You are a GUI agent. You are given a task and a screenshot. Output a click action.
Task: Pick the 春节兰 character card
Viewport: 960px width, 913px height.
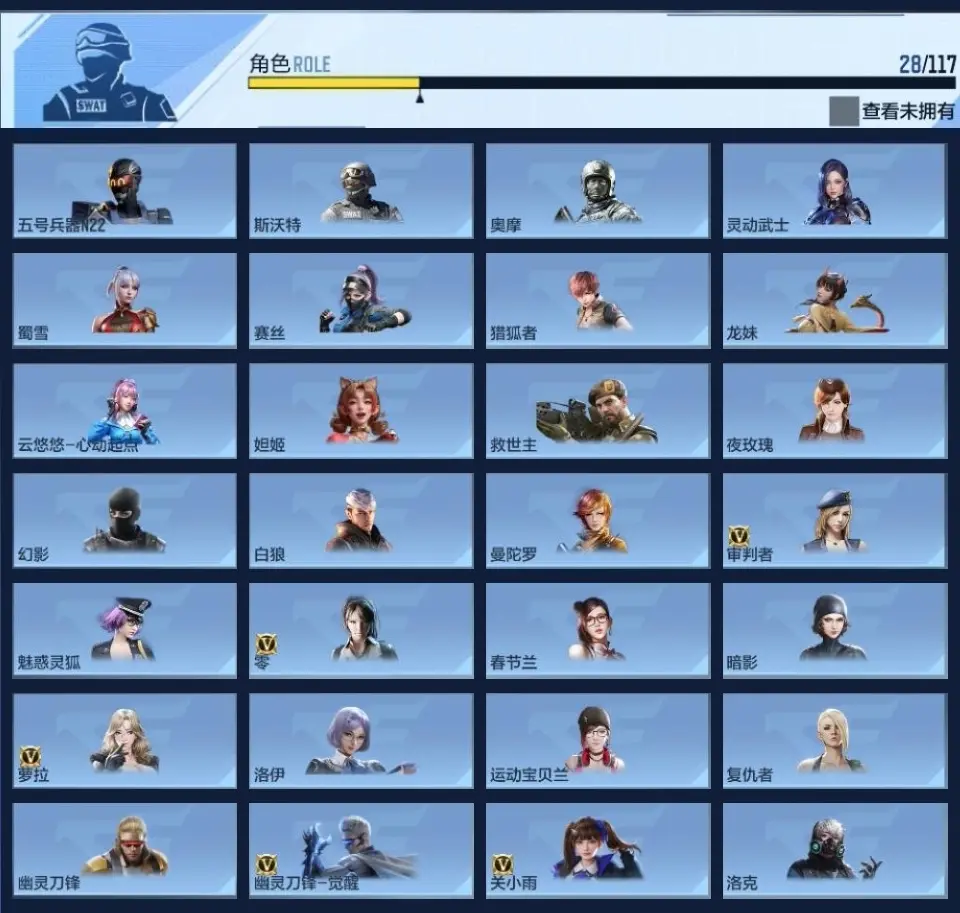coord(598,630)
